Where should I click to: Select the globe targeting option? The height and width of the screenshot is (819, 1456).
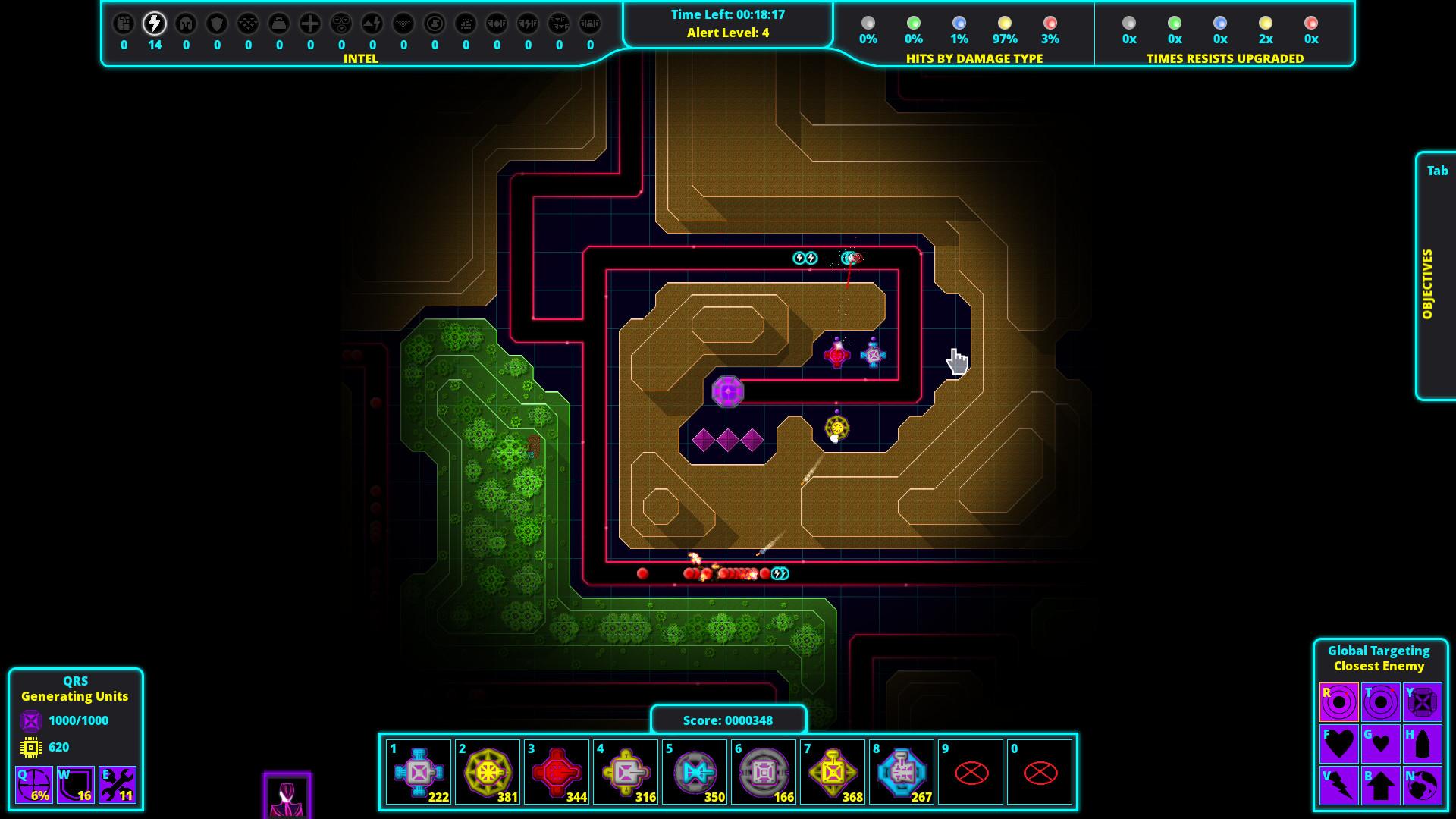coord(1422,786)
